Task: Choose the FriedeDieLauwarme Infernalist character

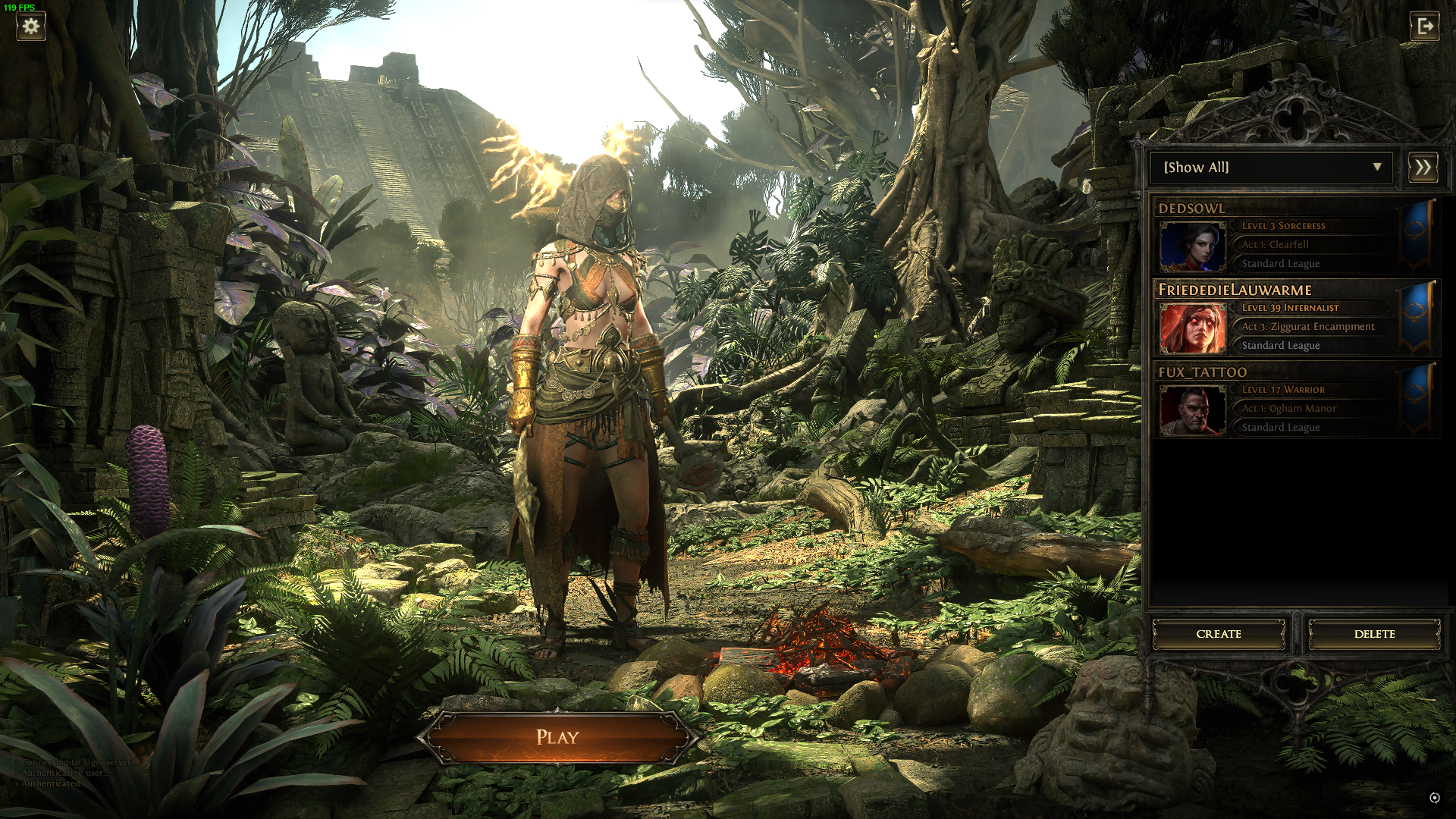Action: point(1282,318)
